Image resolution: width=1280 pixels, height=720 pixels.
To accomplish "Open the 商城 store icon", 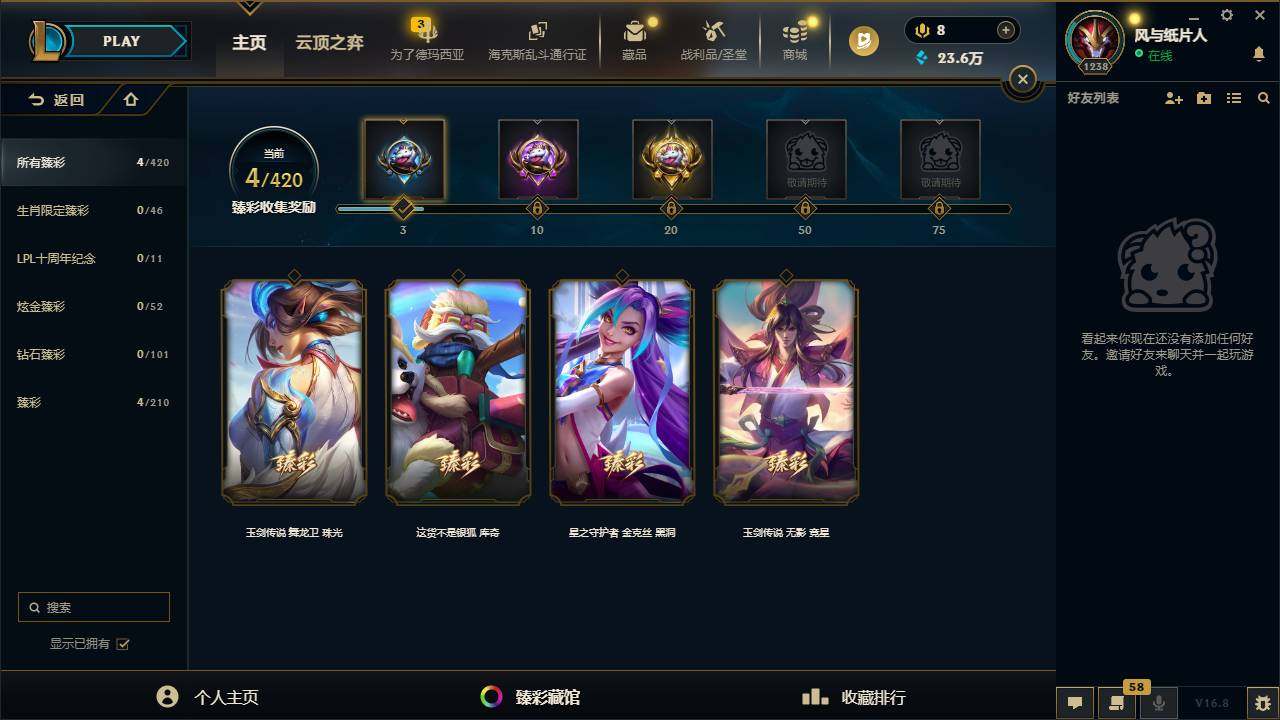I will click(795, 40).
